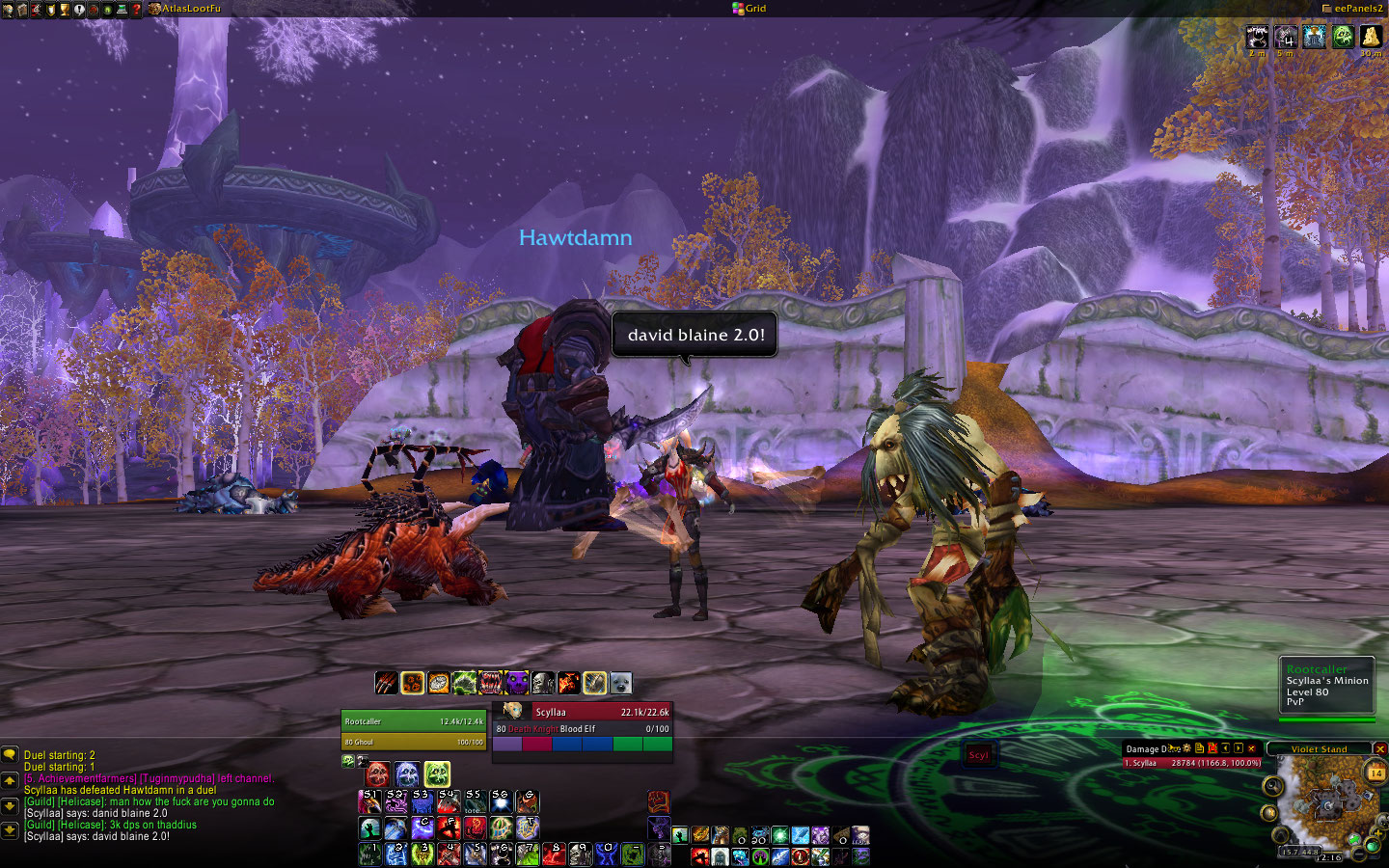Open the chat speech bubble menu
The image size is (1389, 868).
[x=10, y=755]
